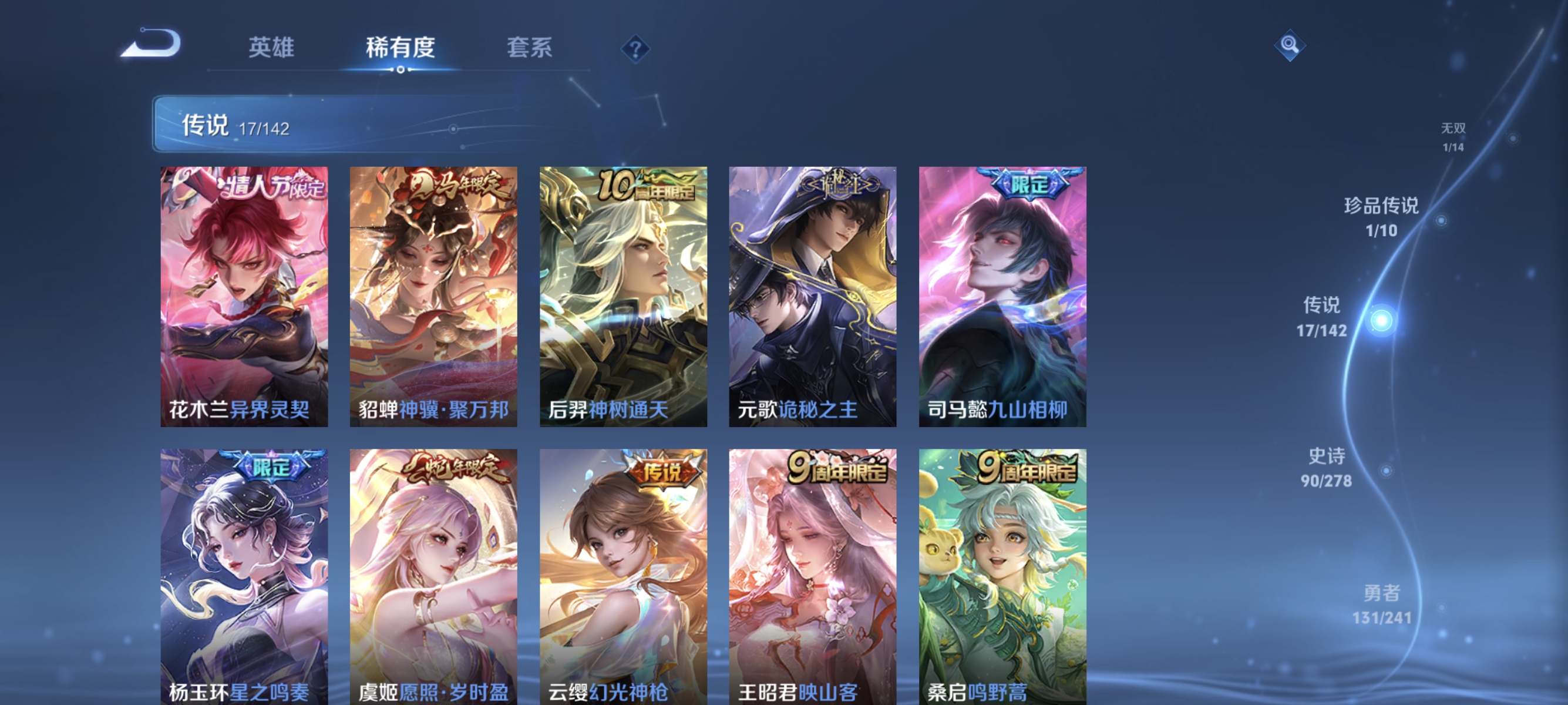Switch to the 英雄 tab

[x=270, y=48]
